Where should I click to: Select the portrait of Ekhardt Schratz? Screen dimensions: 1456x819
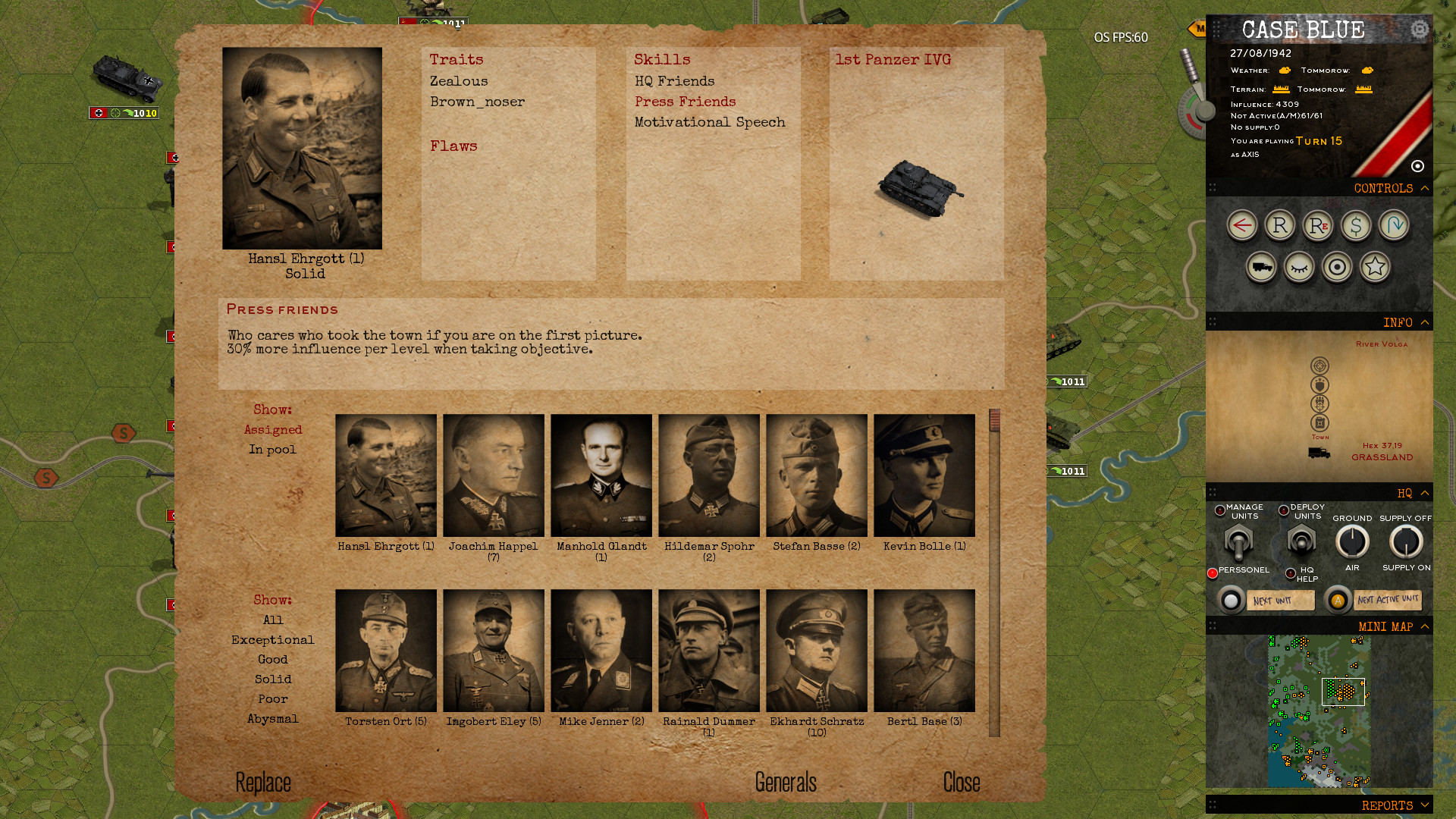[x=817, y=651]
